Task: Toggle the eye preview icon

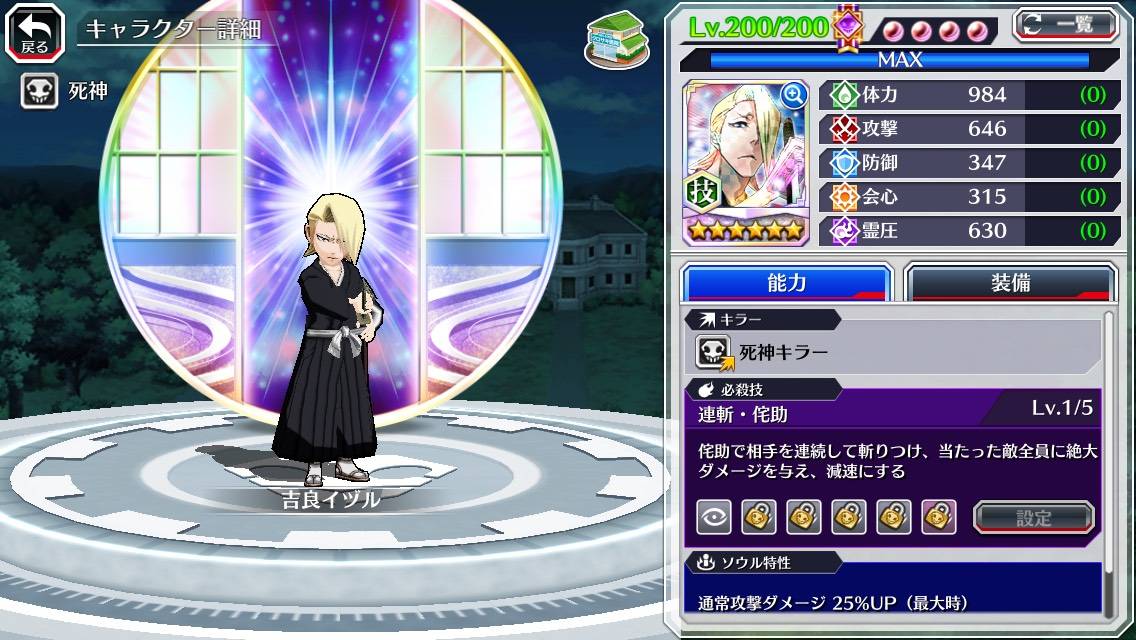Action: [x=713, y=517]
